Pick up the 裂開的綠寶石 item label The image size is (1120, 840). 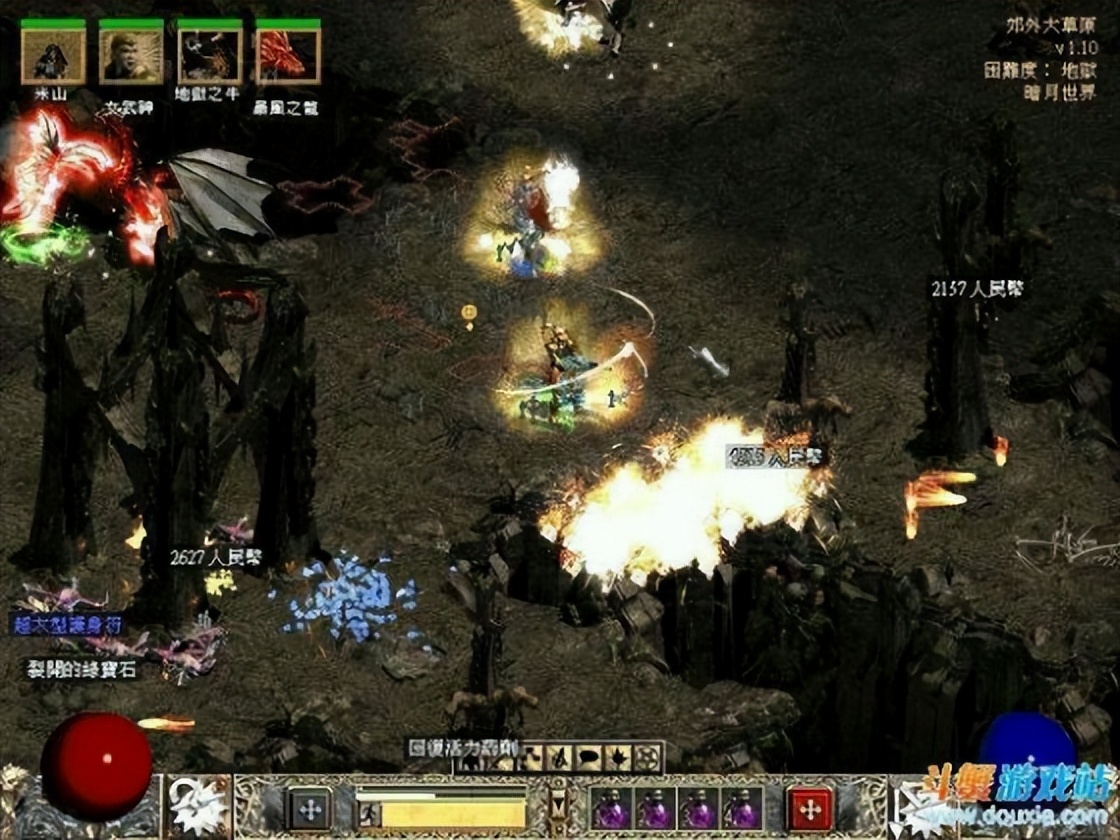coord(82,669)
